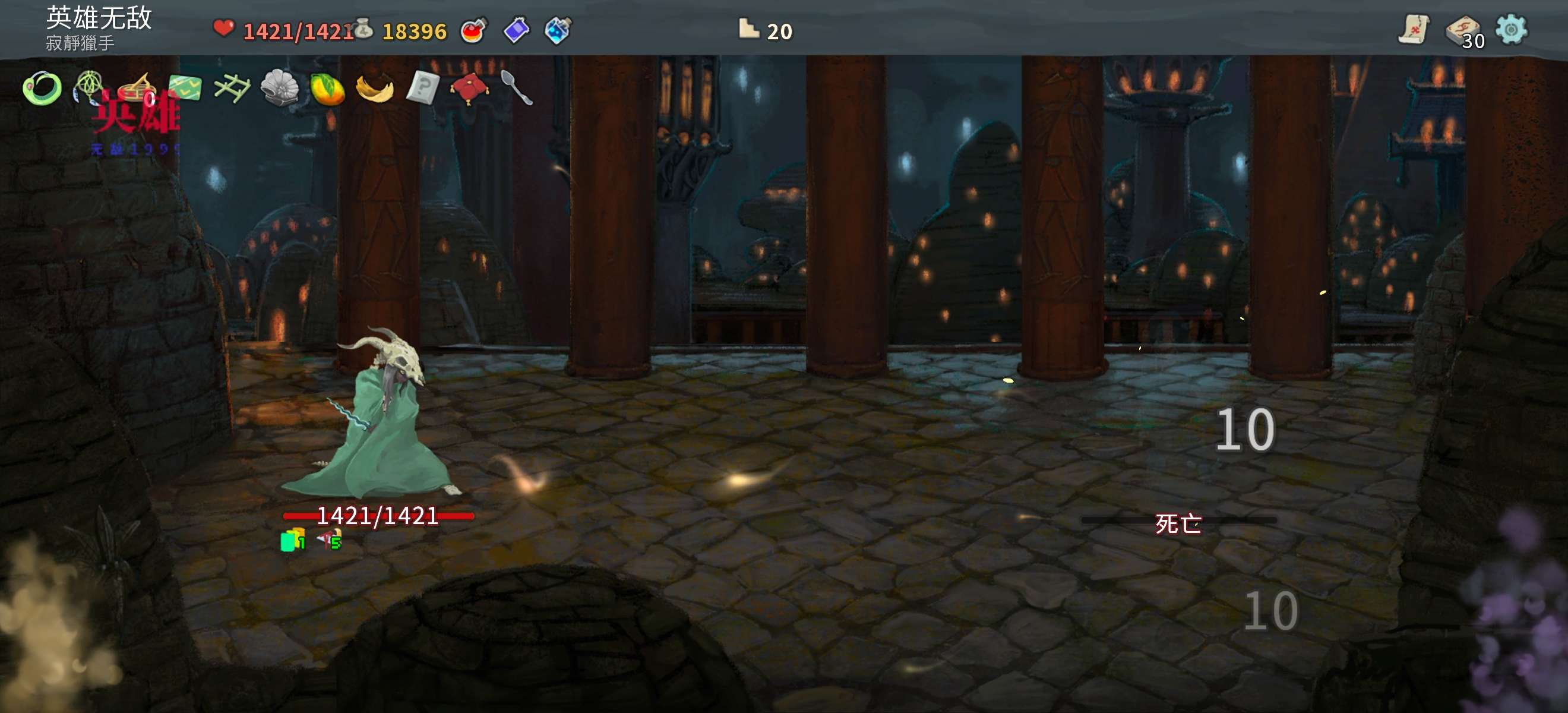The width and height of the screenshot is (1568, 713).
Task: Inspect the green patterned mat relic
Action: 185,88
